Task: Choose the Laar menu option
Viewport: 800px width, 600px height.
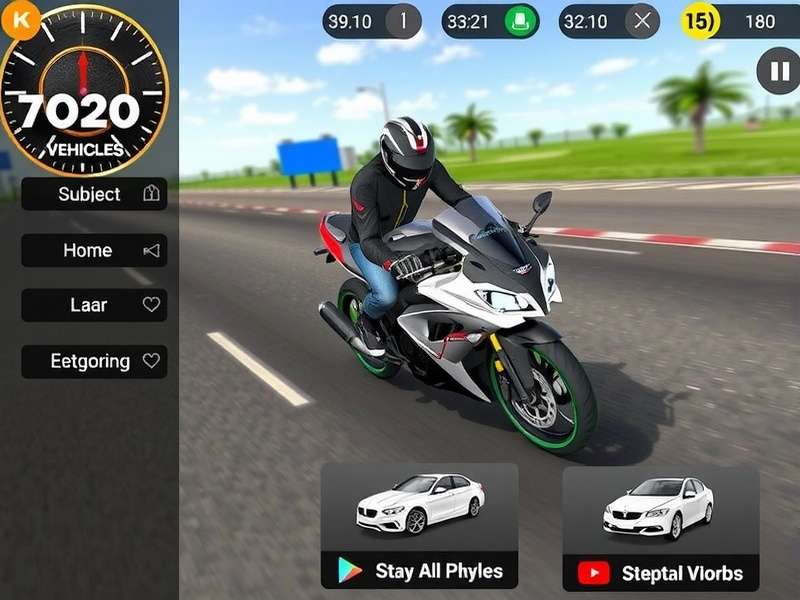Action: (x=94, y=305)
